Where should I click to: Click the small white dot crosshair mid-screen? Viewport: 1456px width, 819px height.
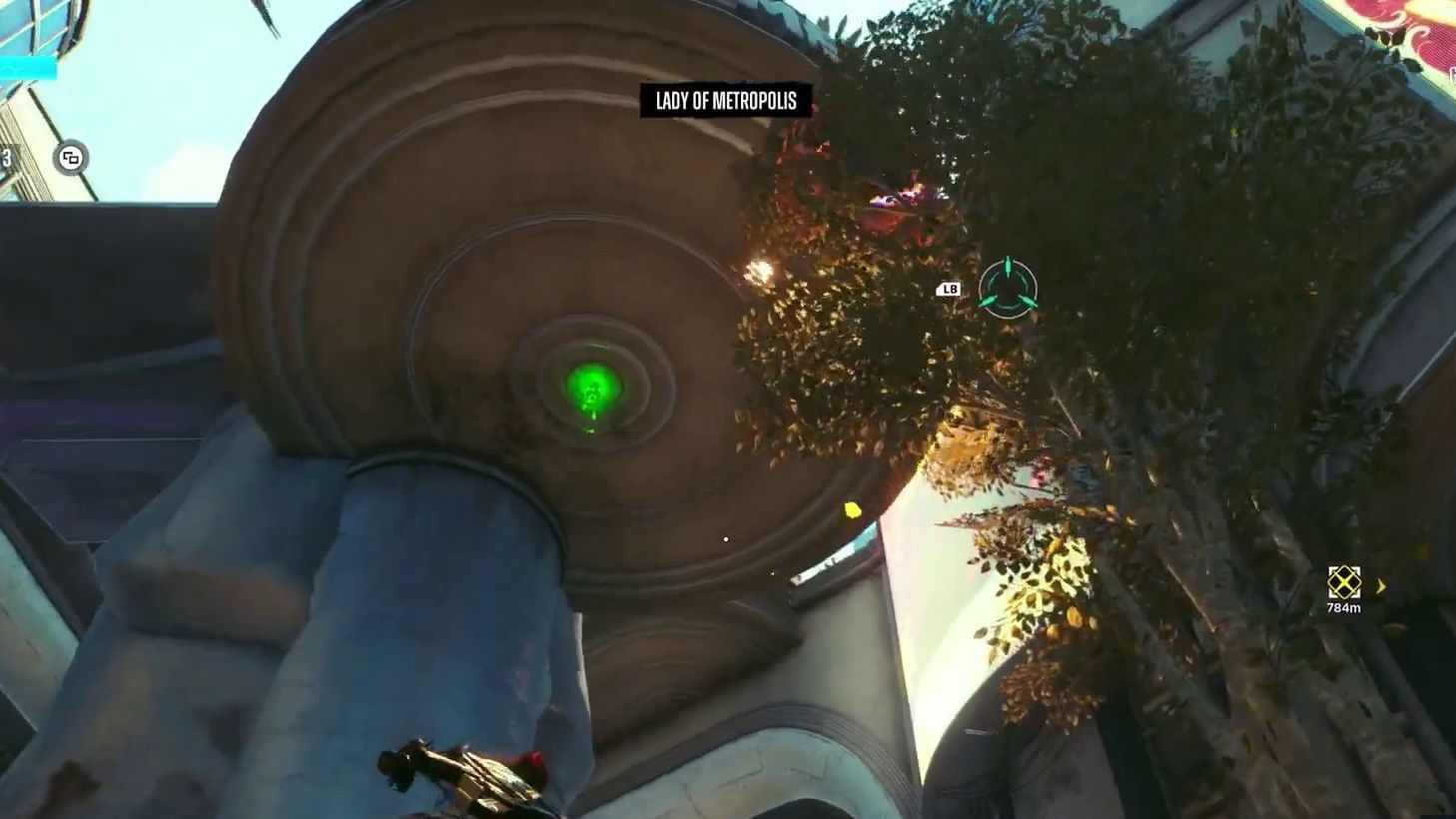(x=724, y=537)
